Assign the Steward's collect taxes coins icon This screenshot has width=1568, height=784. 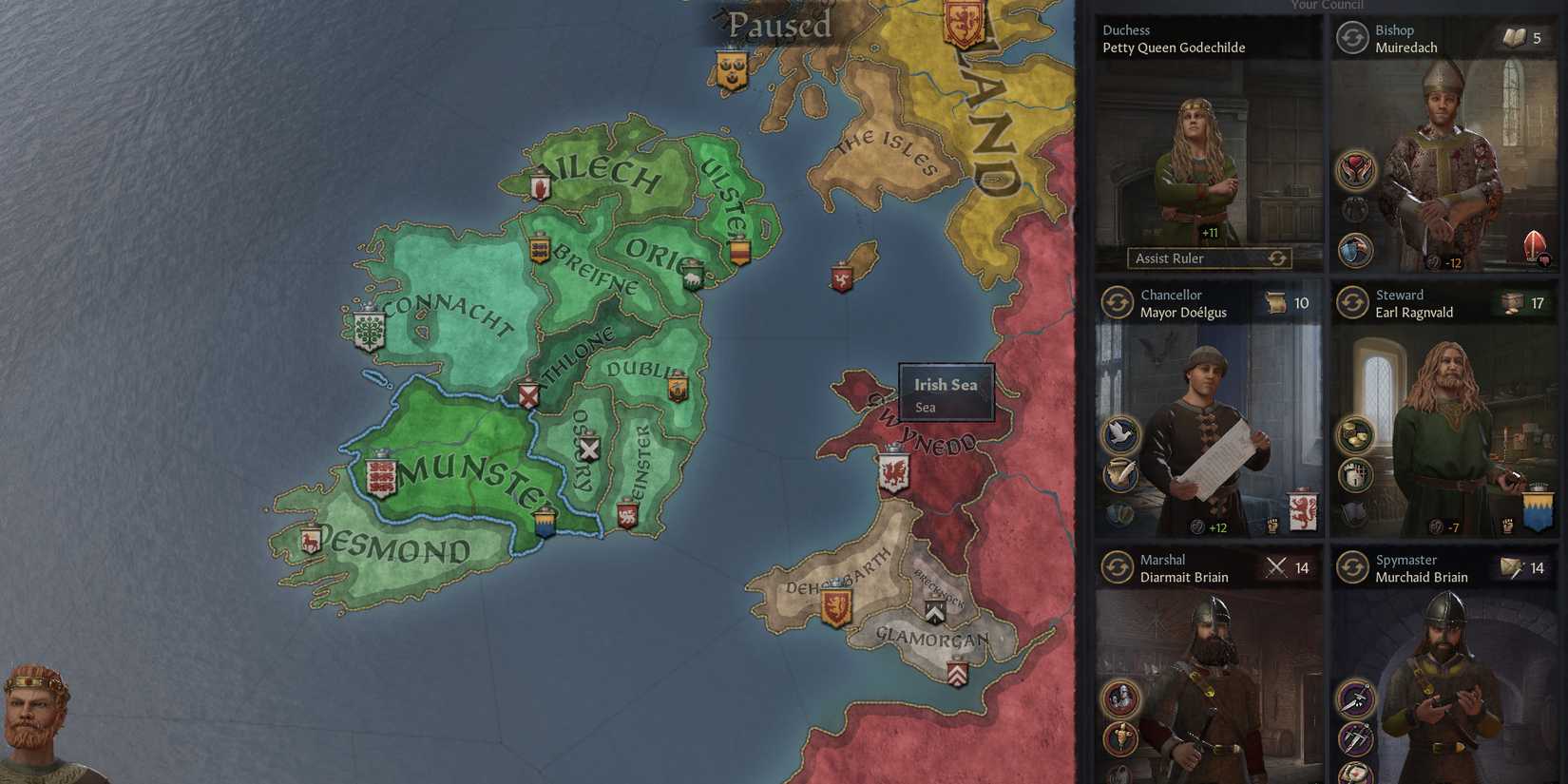[x=1354, y=434]
